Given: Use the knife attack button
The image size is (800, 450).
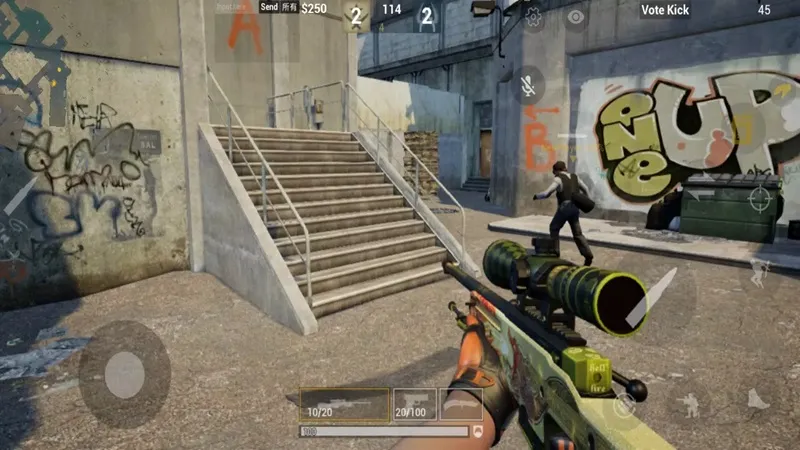Looking at the screenshot, I should tap(650, 296).
